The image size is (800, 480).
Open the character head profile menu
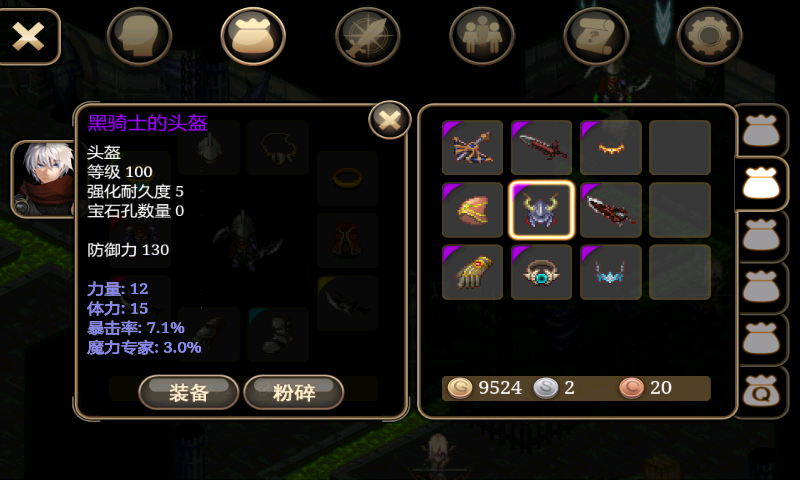(139, 36)
